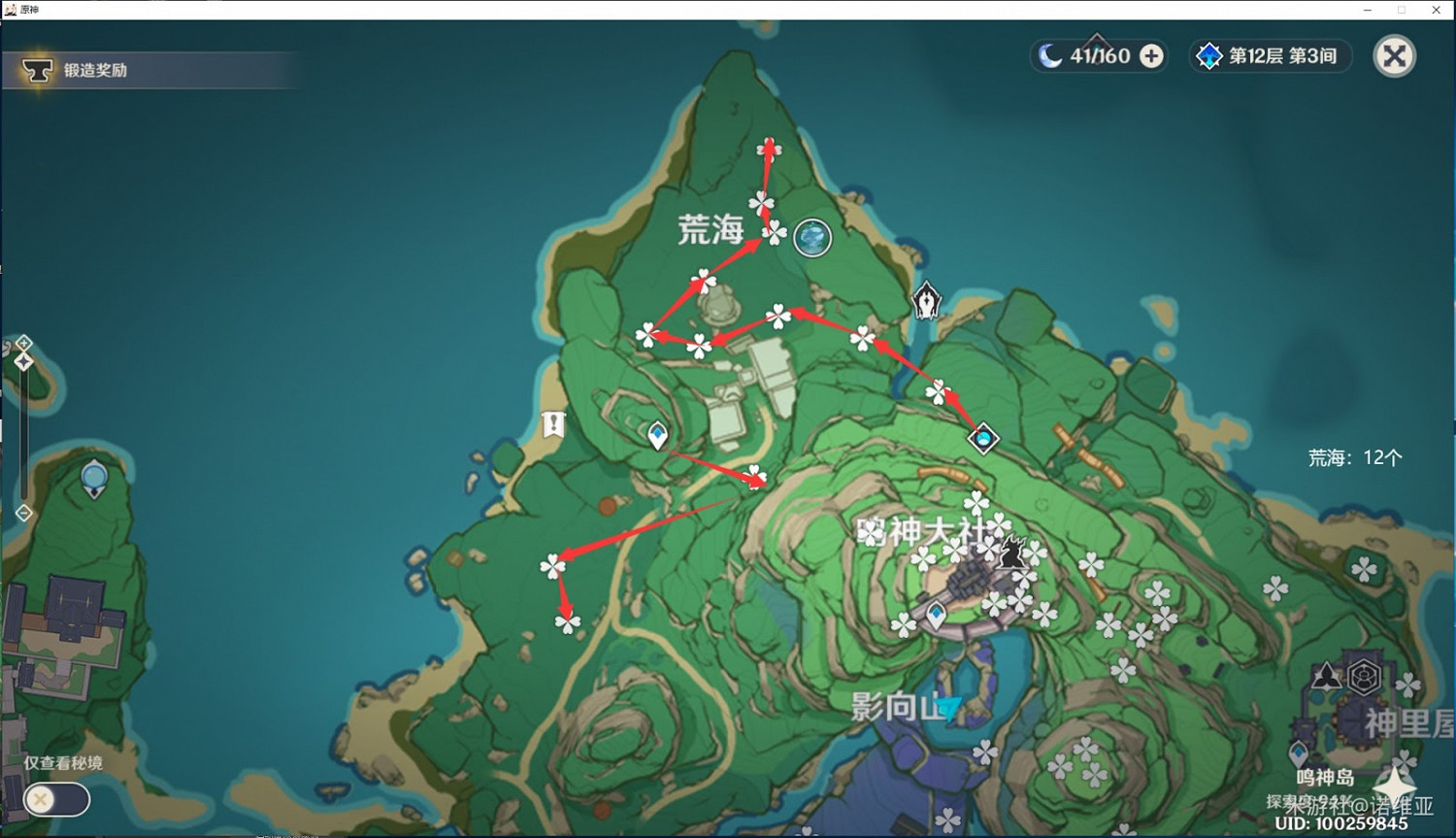Click the 原神 icon in the window title bar
This screenshot has width=1456, height=838.
[x=10, y=10]
